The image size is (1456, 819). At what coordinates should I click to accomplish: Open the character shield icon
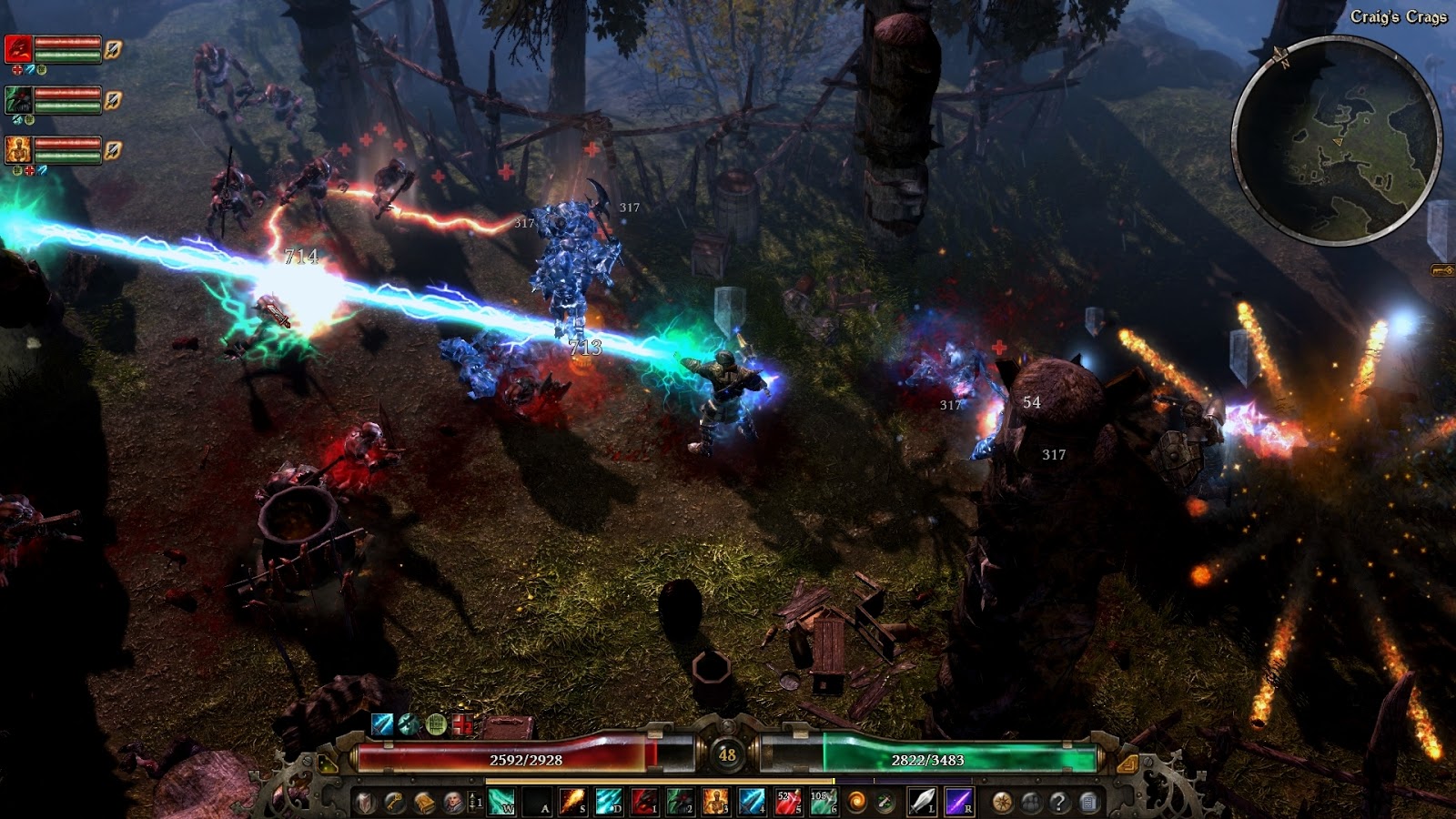coord(364,803)
